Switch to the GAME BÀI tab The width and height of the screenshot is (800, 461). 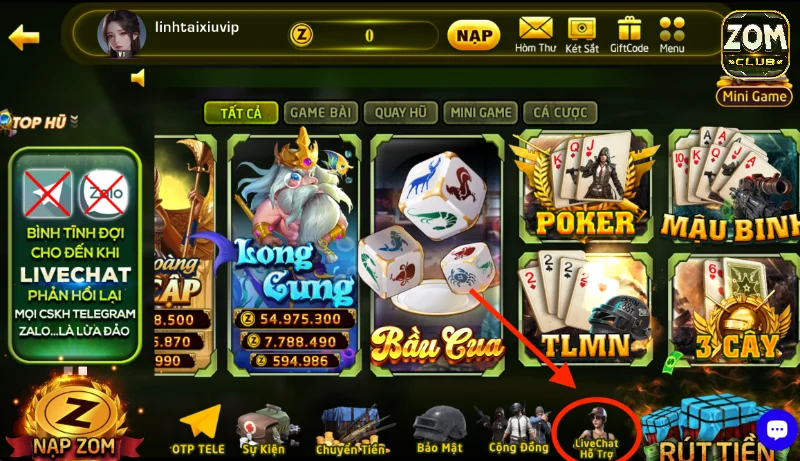[x=320, y=113]
